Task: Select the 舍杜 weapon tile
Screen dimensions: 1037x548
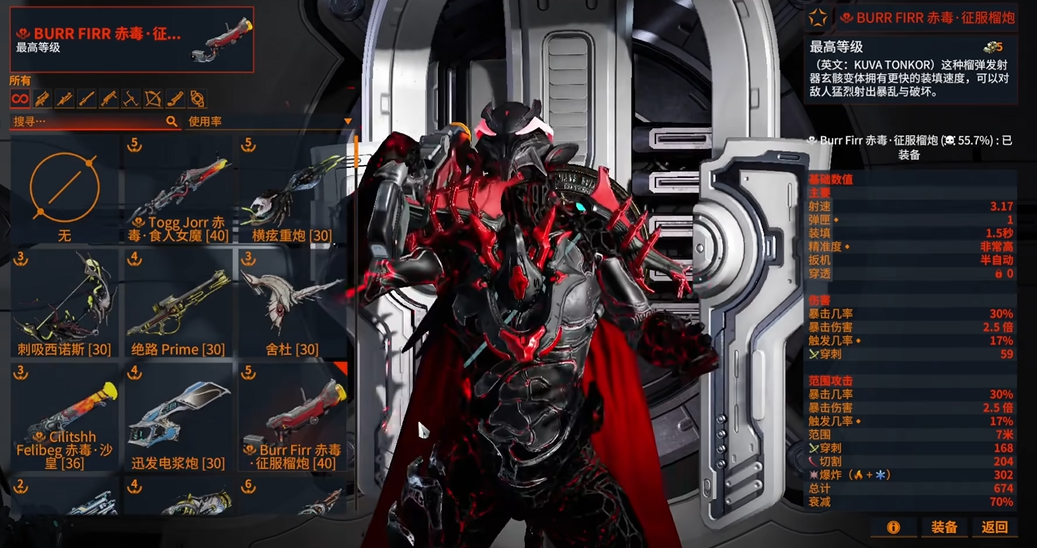Action: 293,305
